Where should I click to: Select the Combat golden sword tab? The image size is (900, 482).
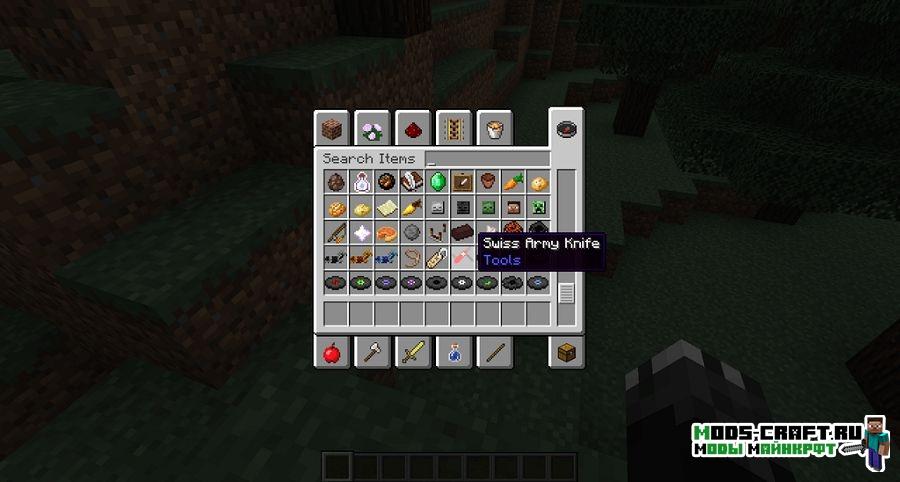click(x=411, y=351)
